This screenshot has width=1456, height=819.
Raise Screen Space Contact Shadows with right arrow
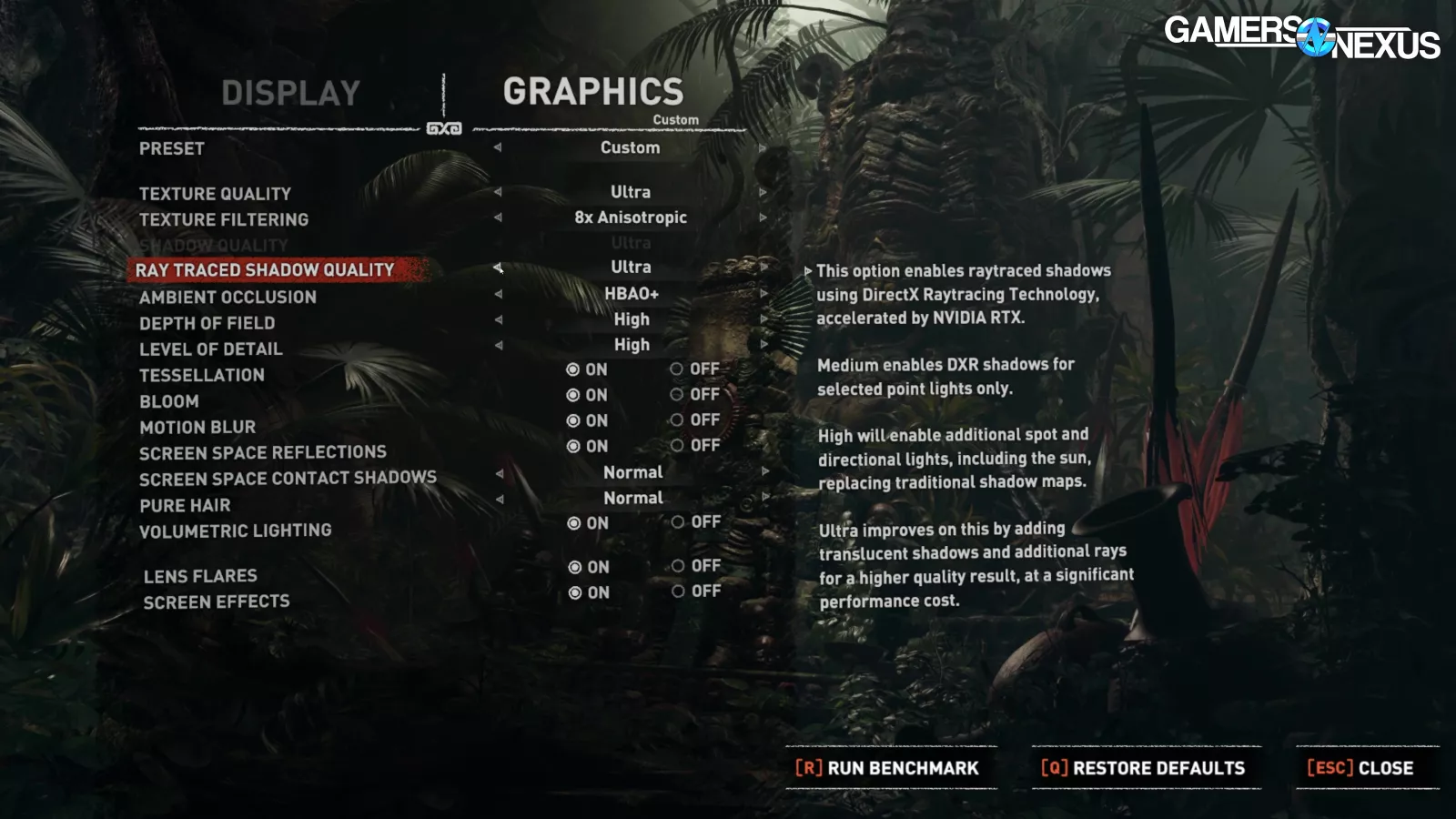pyautogui.click(x=764, y=472)
